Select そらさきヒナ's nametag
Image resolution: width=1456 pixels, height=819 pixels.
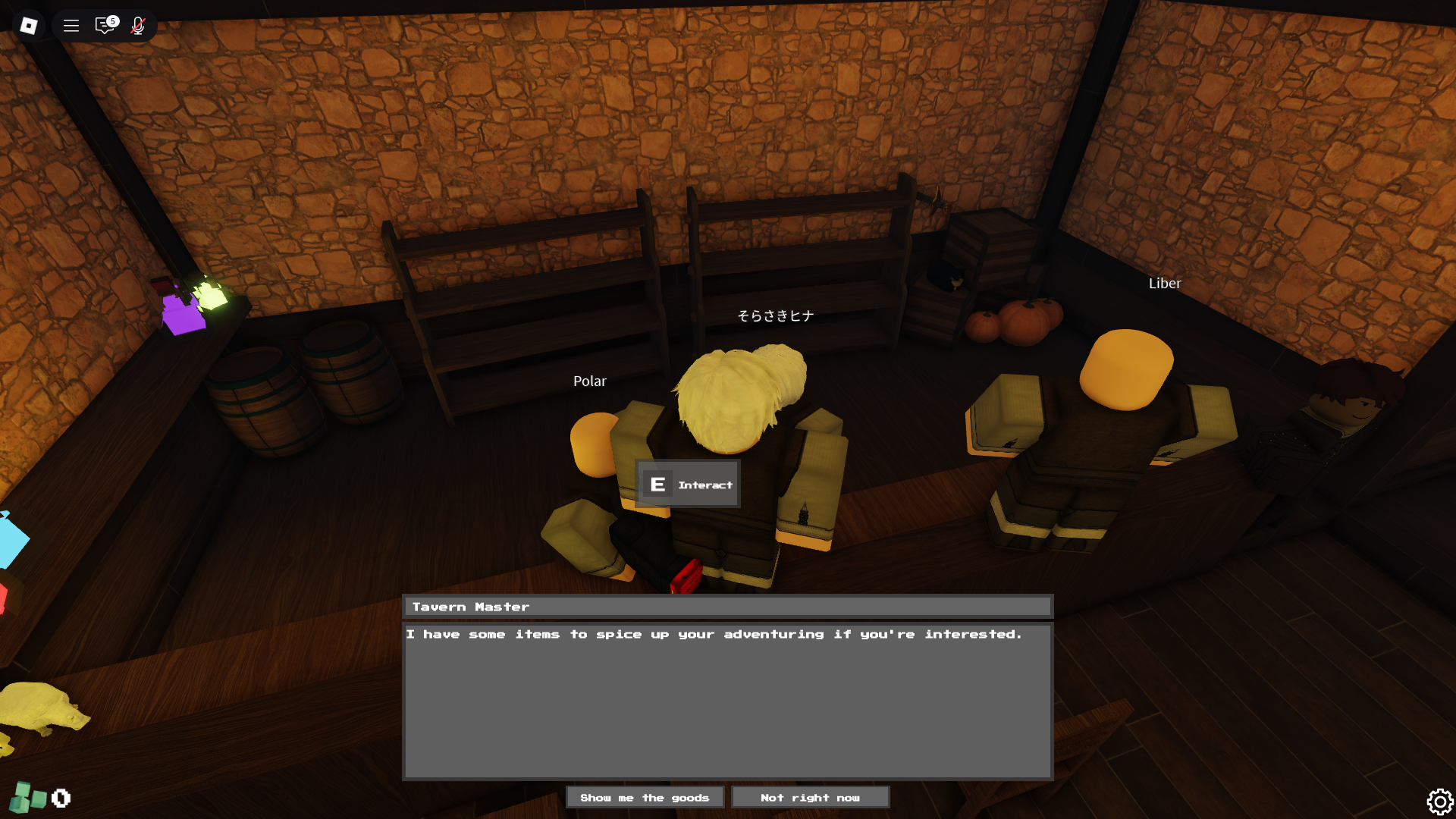pos(775,315)
